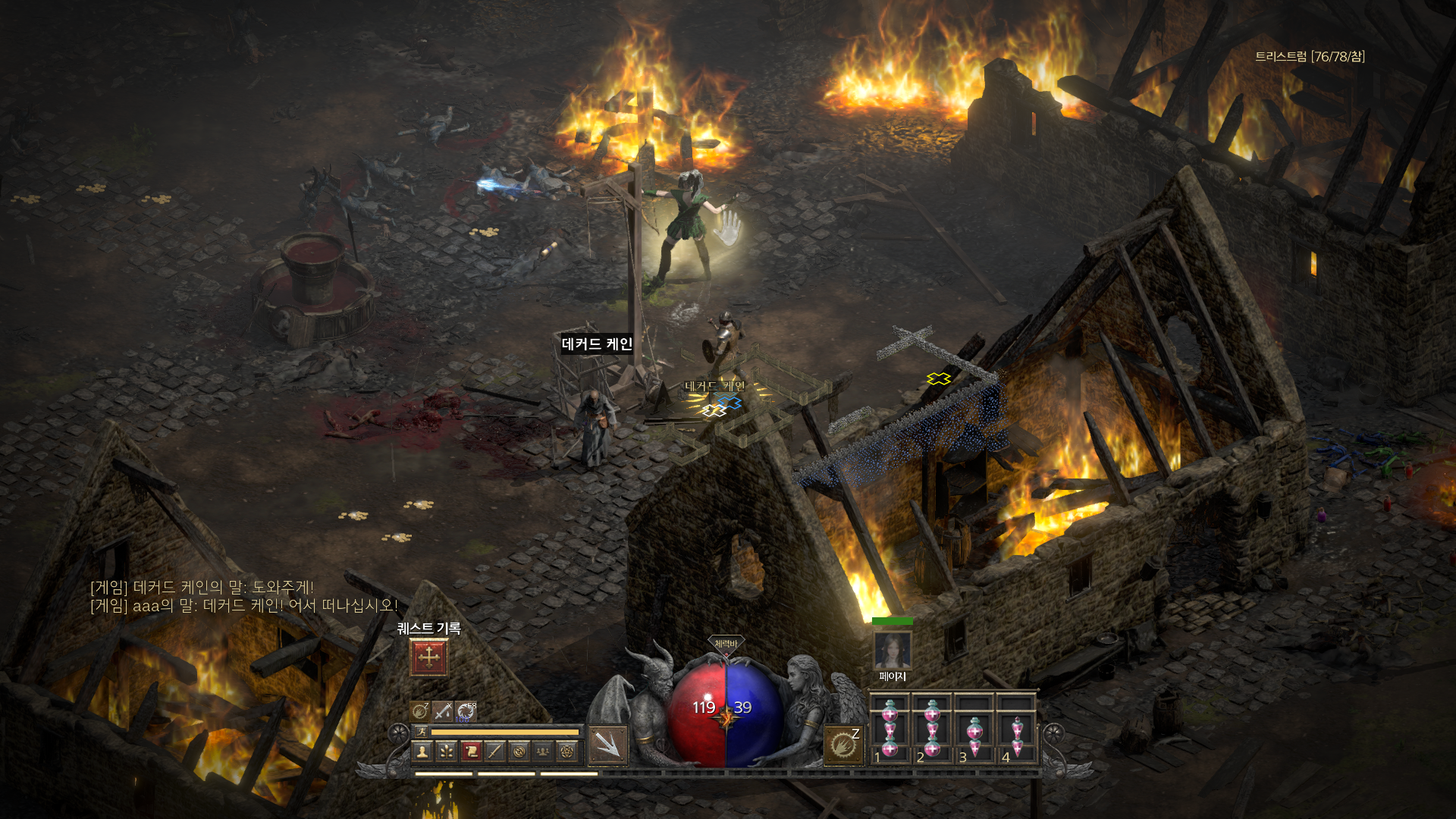Select the right-click skill bound to Z
Viewport: 1456px width, 819px height.
pos(843,745)
